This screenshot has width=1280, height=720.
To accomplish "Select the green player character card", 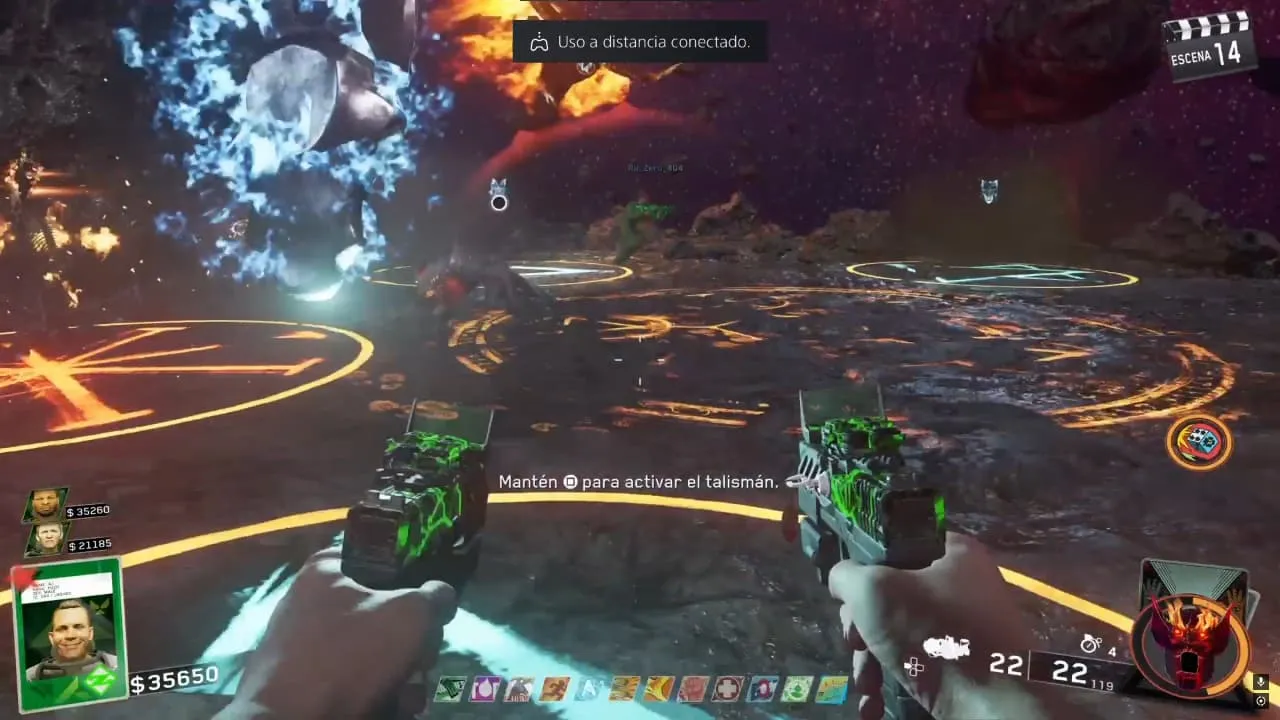I will pyautogui.click(x=70, y=632).
